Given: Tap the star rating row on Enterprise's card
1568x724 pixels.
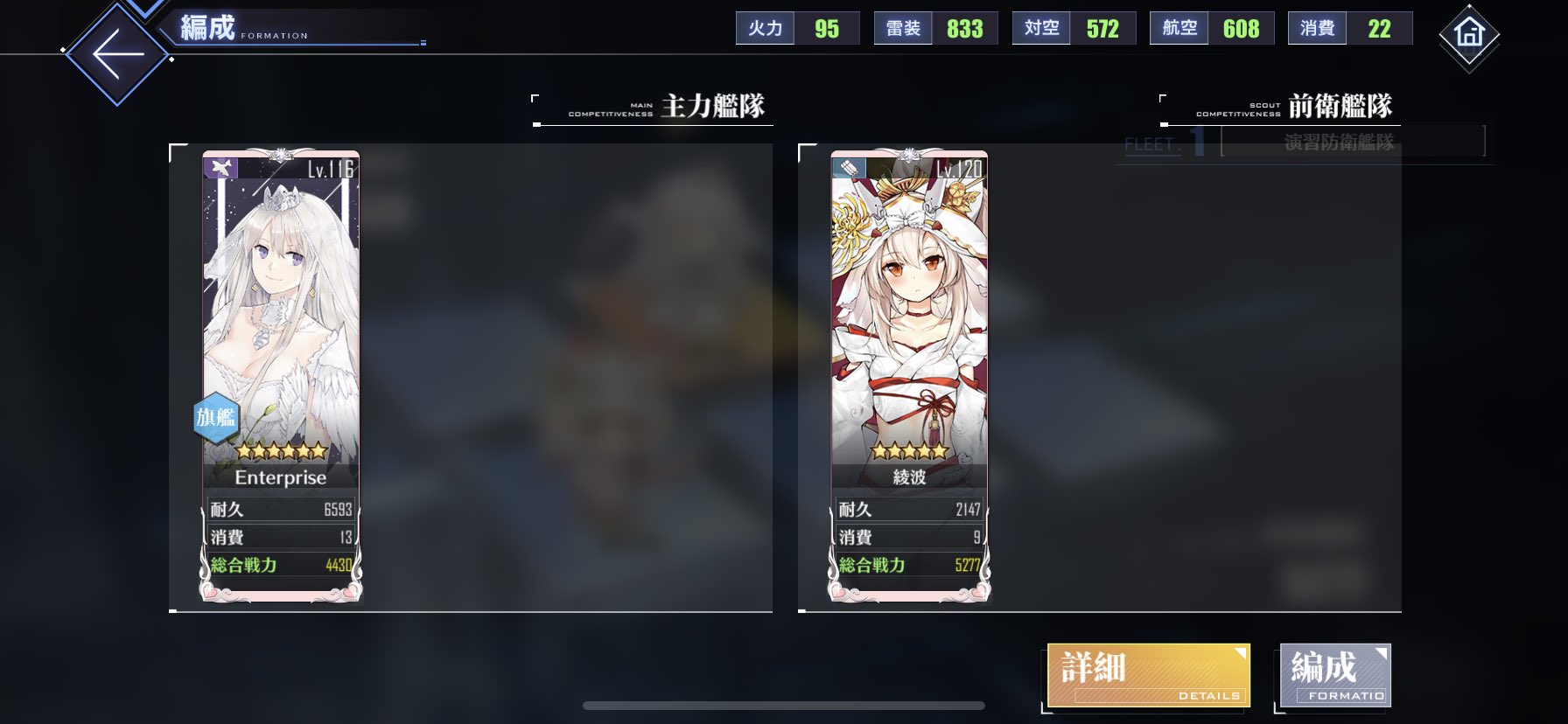Looking at the screenshot, I should (280, 449).
